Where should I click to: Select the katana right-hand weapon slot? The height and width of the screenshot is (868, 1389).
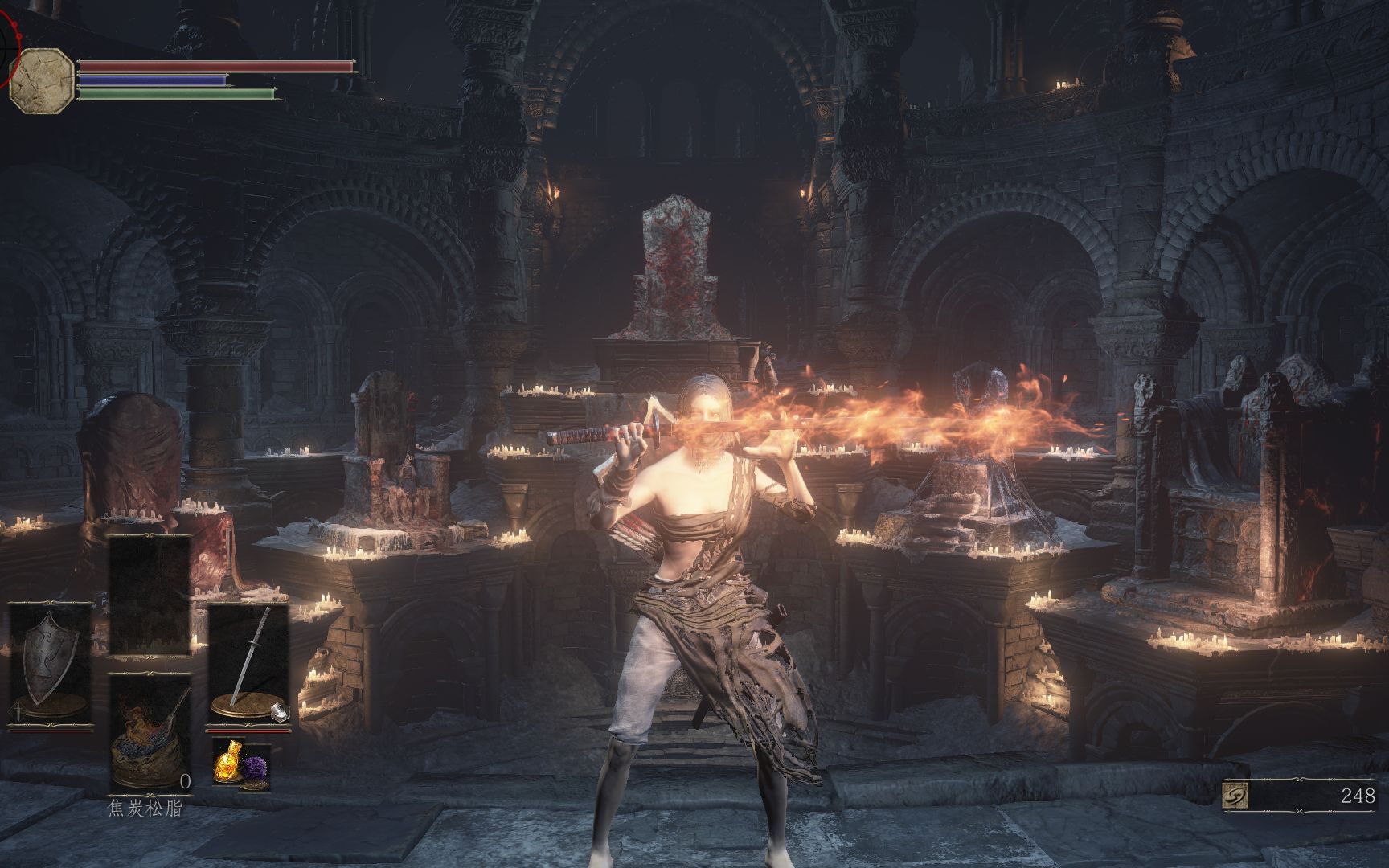[x=249, y=663]
